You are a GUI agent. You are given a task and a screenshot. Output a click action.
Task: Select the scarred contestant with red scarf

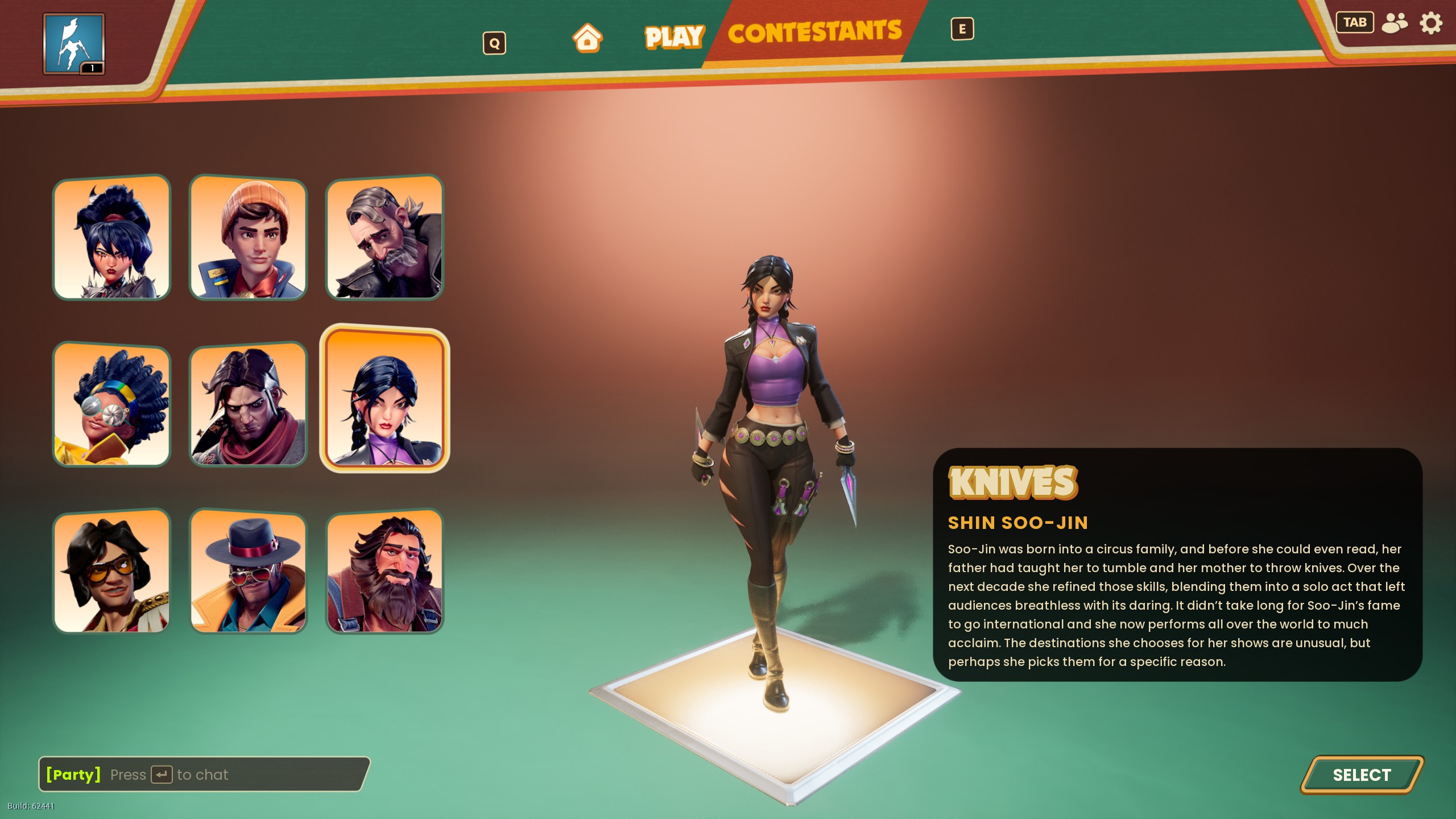(x=248, y=404)
